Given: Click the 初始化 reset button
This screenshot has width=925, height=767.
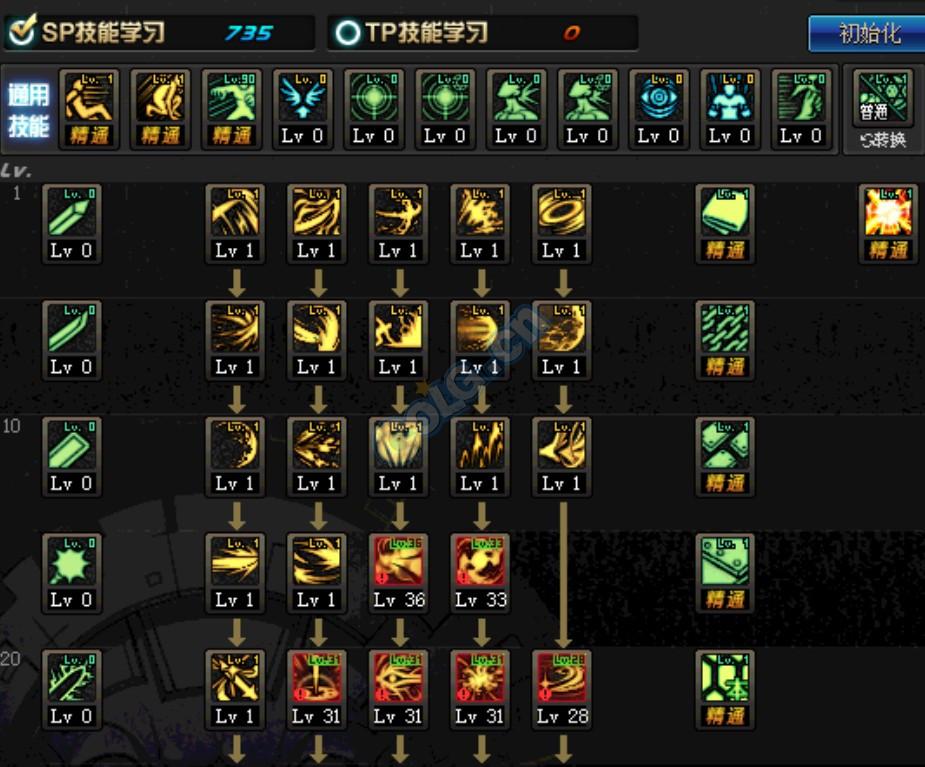Looking at the screenshot, I should point(867,33).
